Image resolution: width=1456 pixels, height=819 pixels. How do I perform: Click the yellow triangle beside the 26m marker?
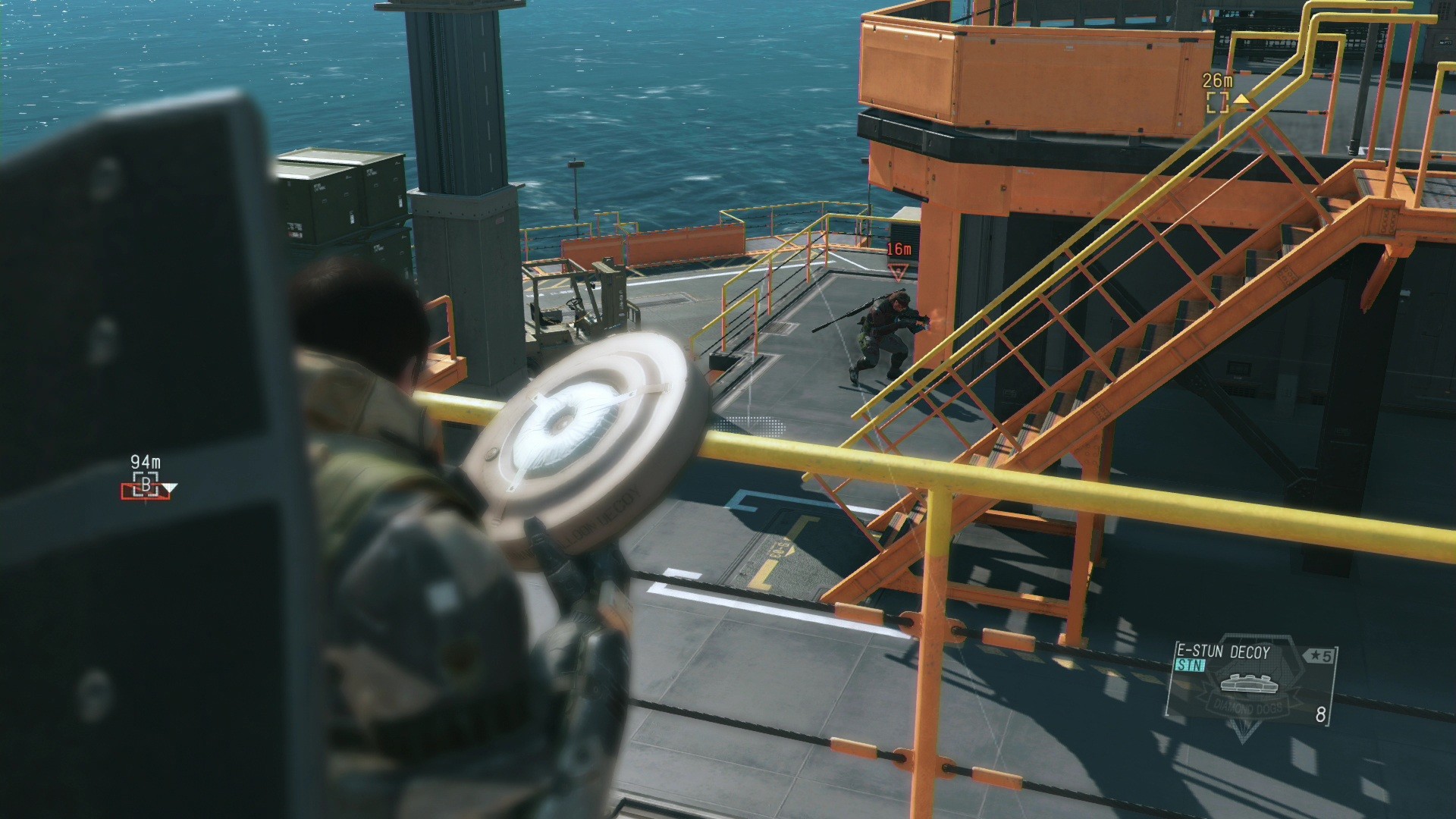[1241, 99]
